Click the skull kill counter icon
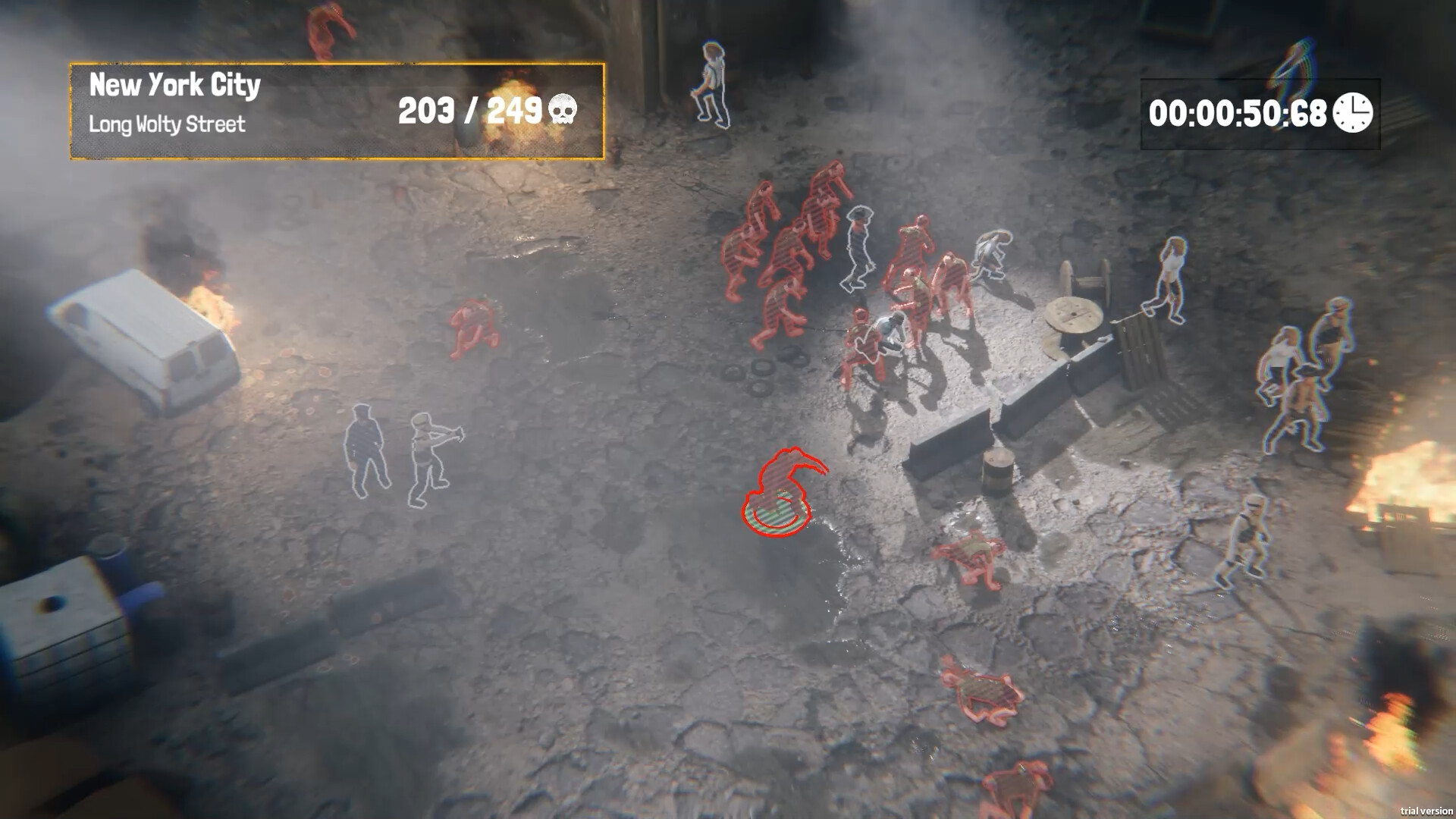Screen dimensions: 1456x819 click(x=562, y=109)
